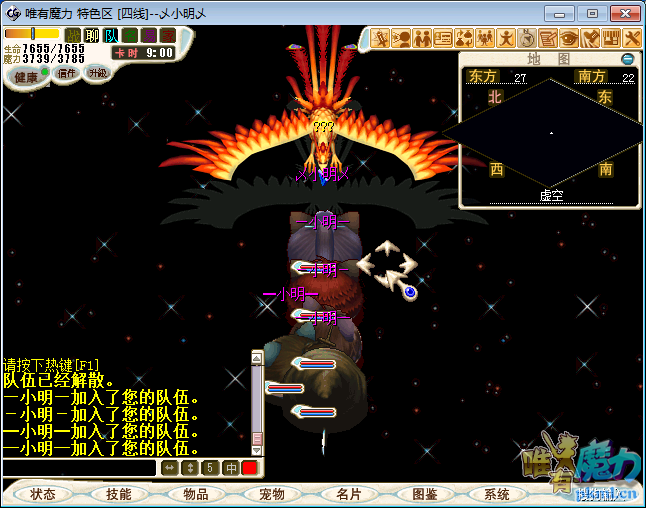
Task: Minimize the 地图 map panel
Action: pyautogui.click(x=628, y=59)
